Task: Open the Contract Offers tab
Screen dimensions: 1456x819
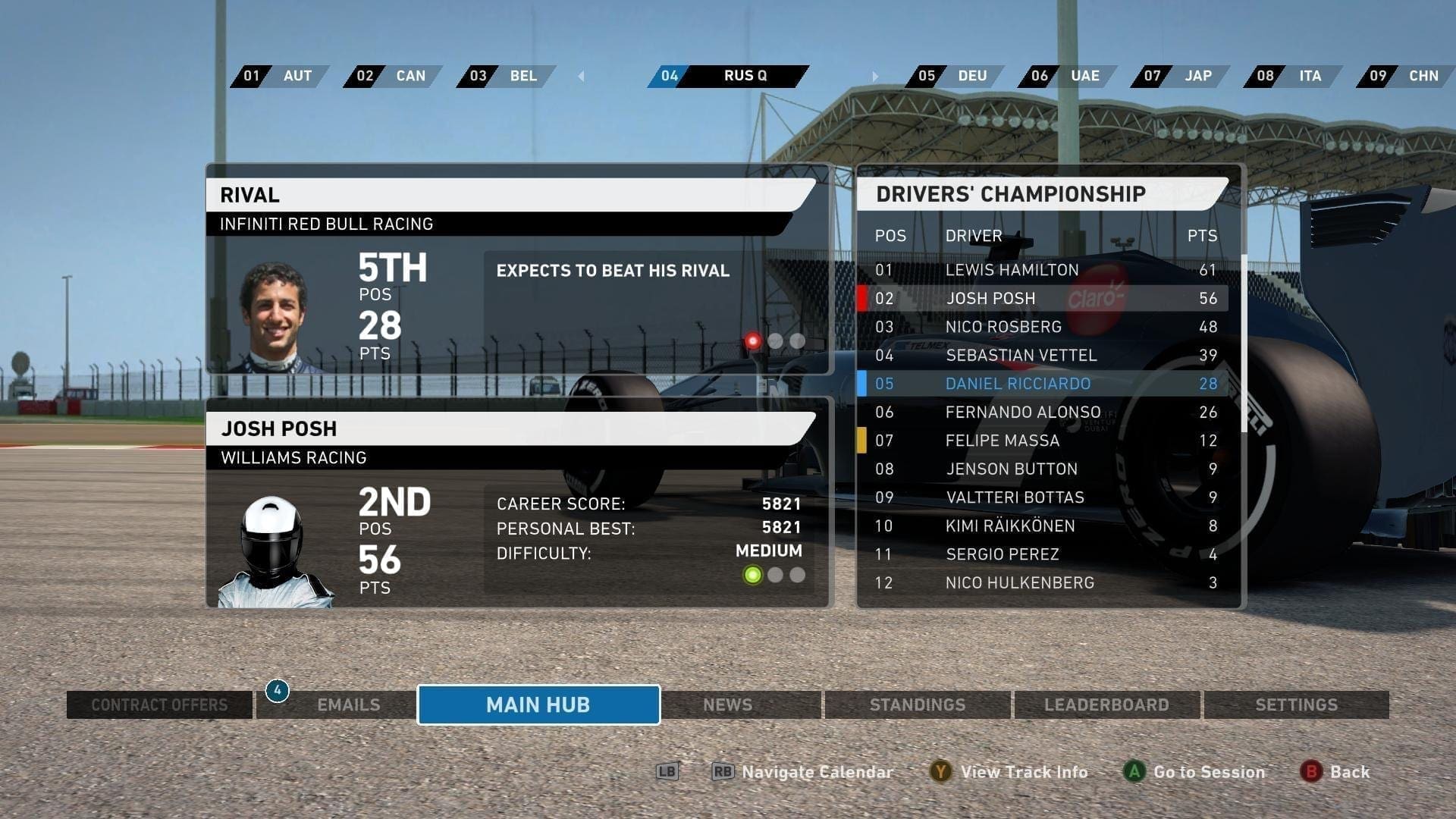Action: [159, 704]
